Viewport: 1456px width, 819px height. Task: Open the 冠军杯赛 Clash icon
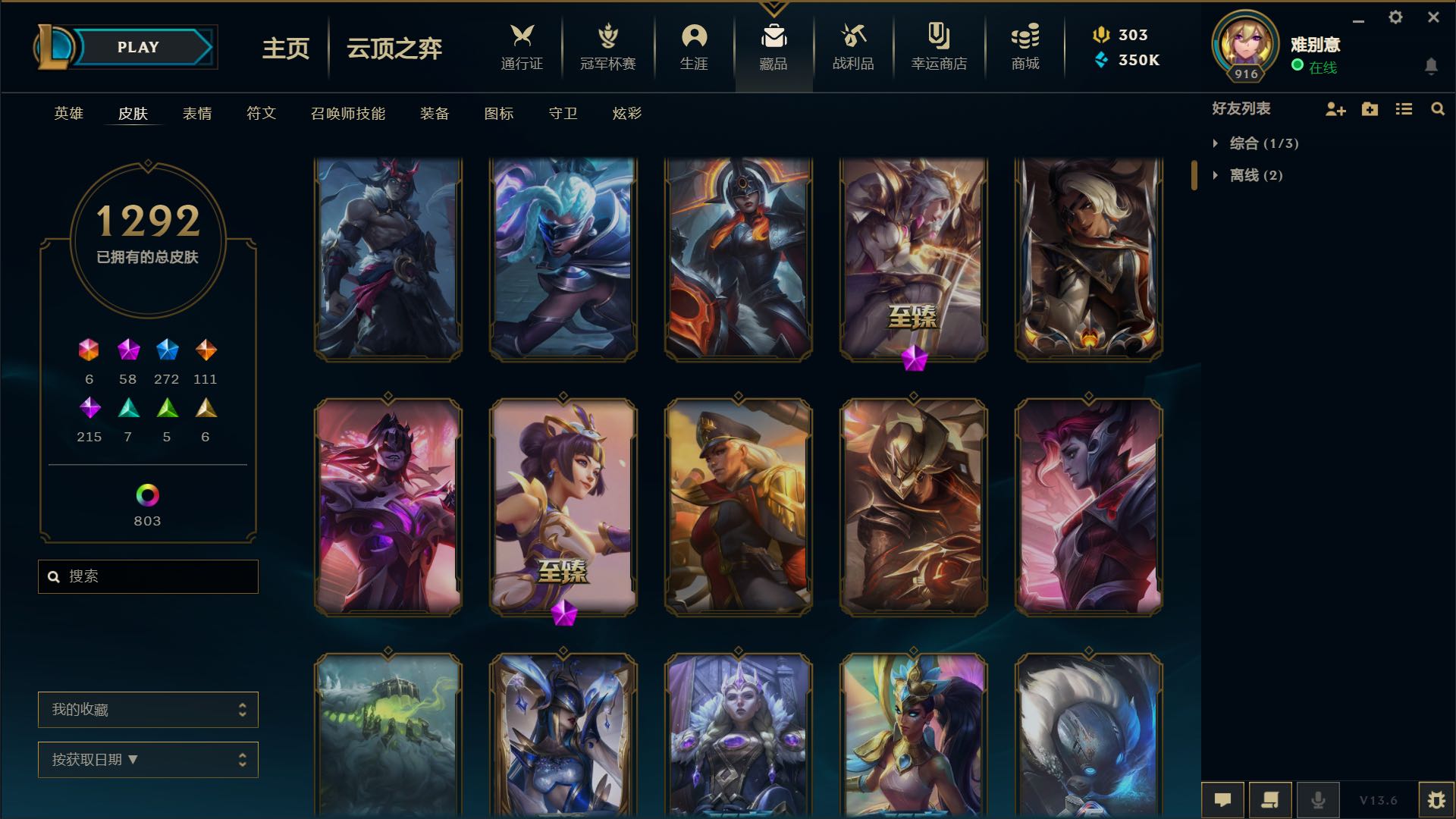(x=607, y=47)
